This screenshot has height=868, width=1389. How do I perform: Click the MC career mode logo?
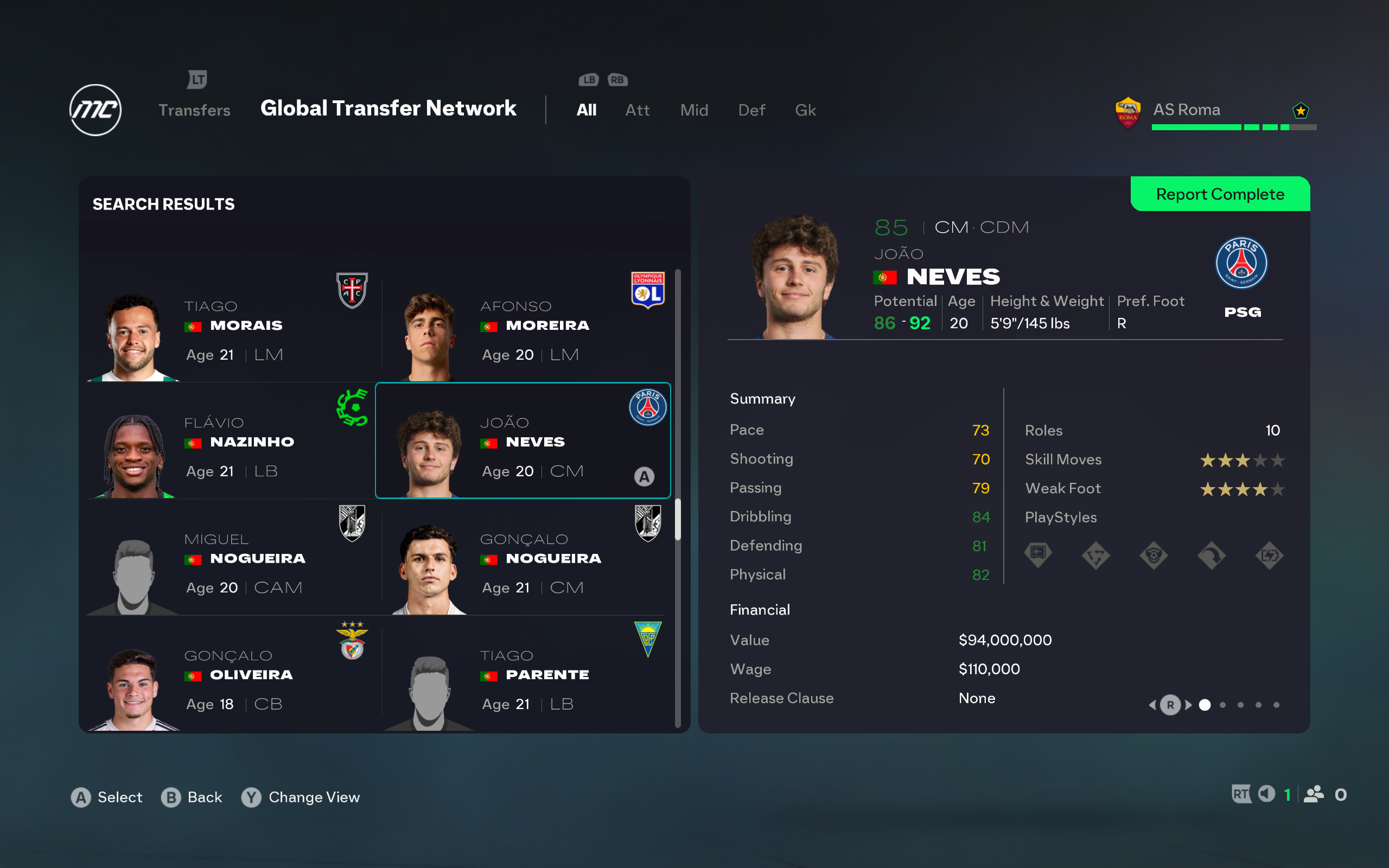click(x=95, y=110)
